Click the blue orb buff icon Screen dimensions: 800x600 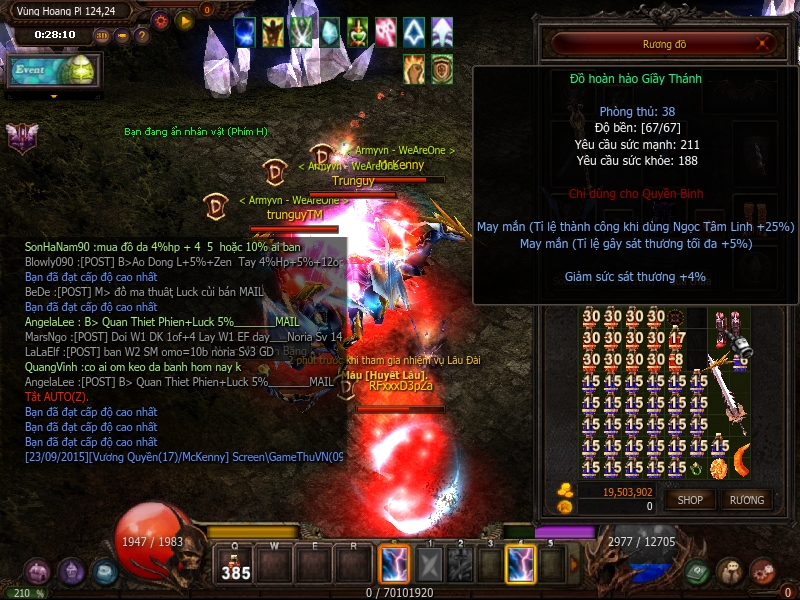pos(245,32)
